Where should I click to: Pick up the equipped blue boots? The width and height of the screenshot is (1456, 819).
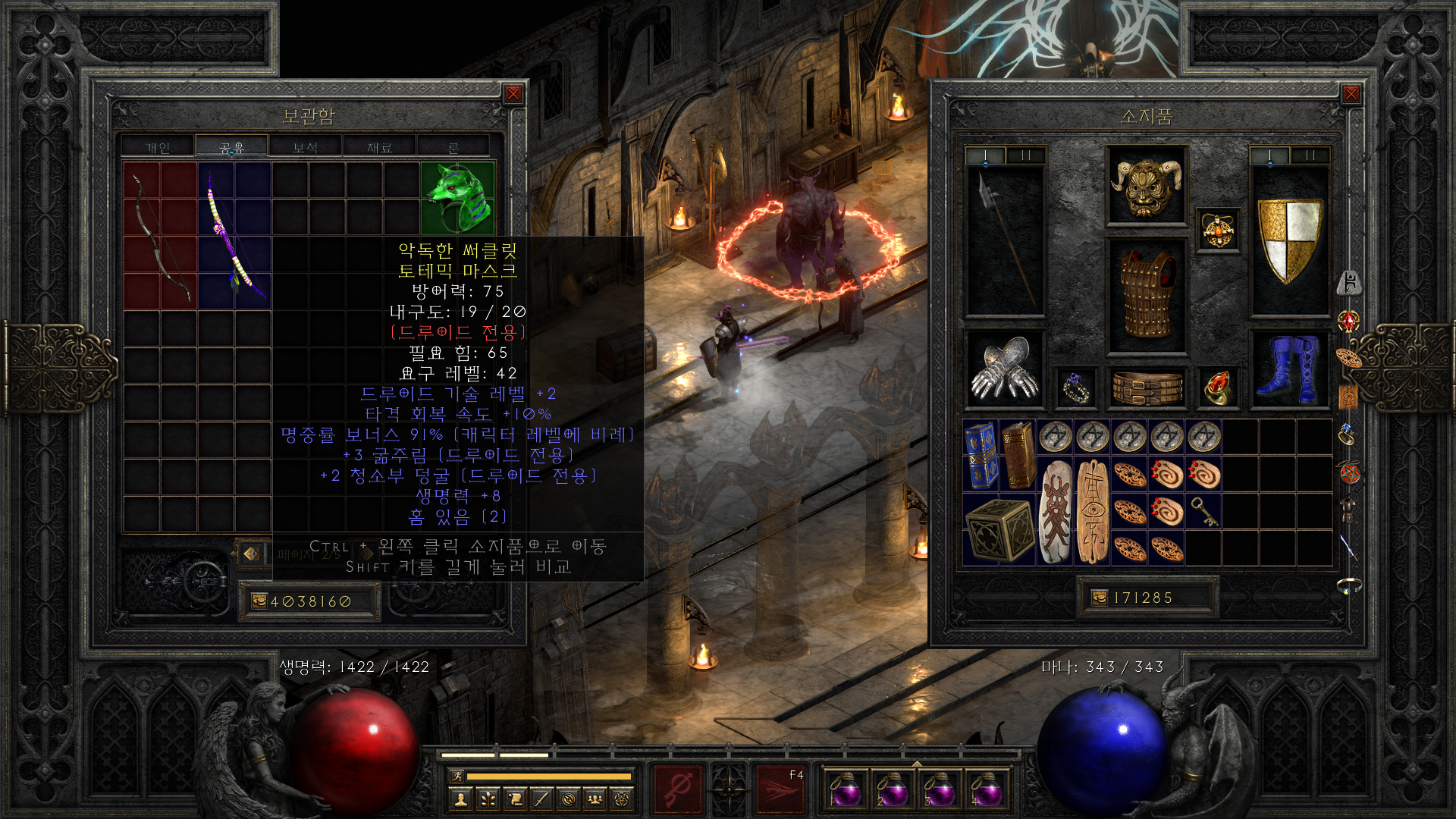tap(1289, 370)
